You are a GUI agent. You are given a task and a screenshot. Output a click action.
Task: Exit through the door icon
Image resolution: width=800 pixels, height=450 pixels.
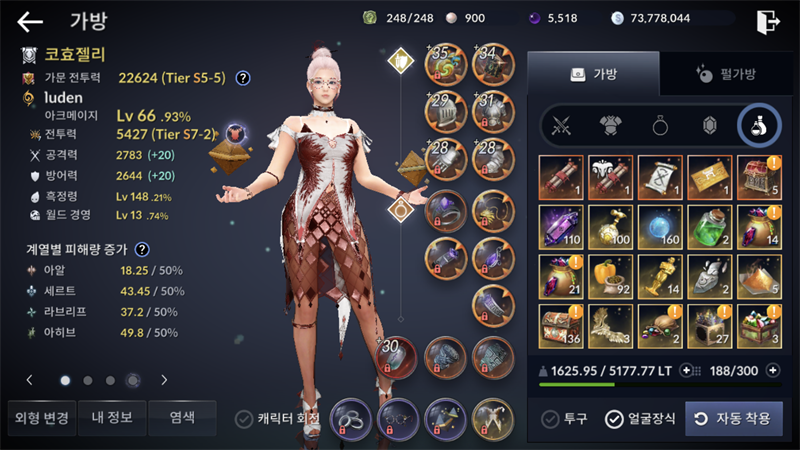[x=768, y=20]
